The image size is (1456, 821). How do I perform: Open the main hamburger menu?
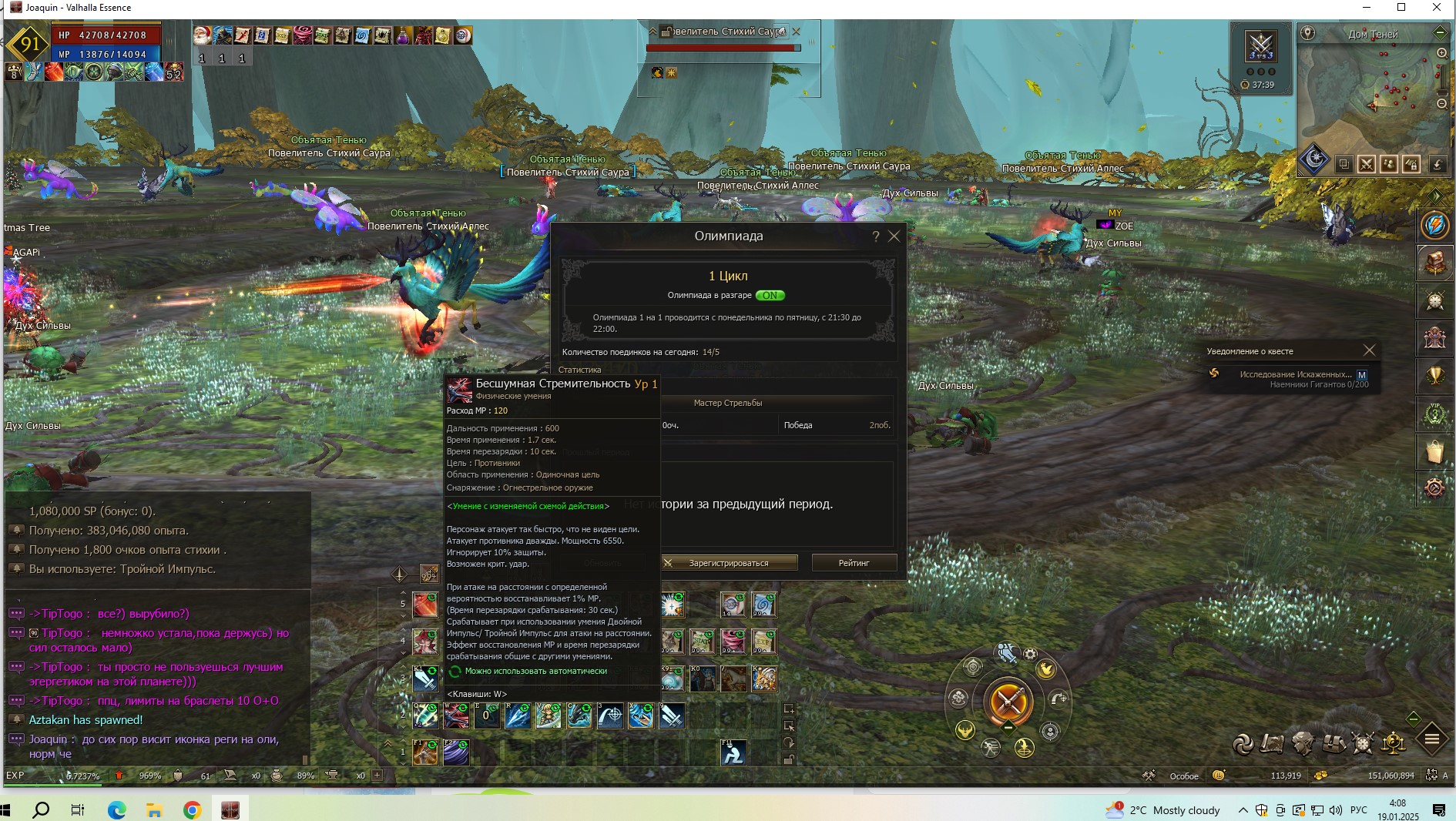pyautogui.click(x=1432, y=739)
